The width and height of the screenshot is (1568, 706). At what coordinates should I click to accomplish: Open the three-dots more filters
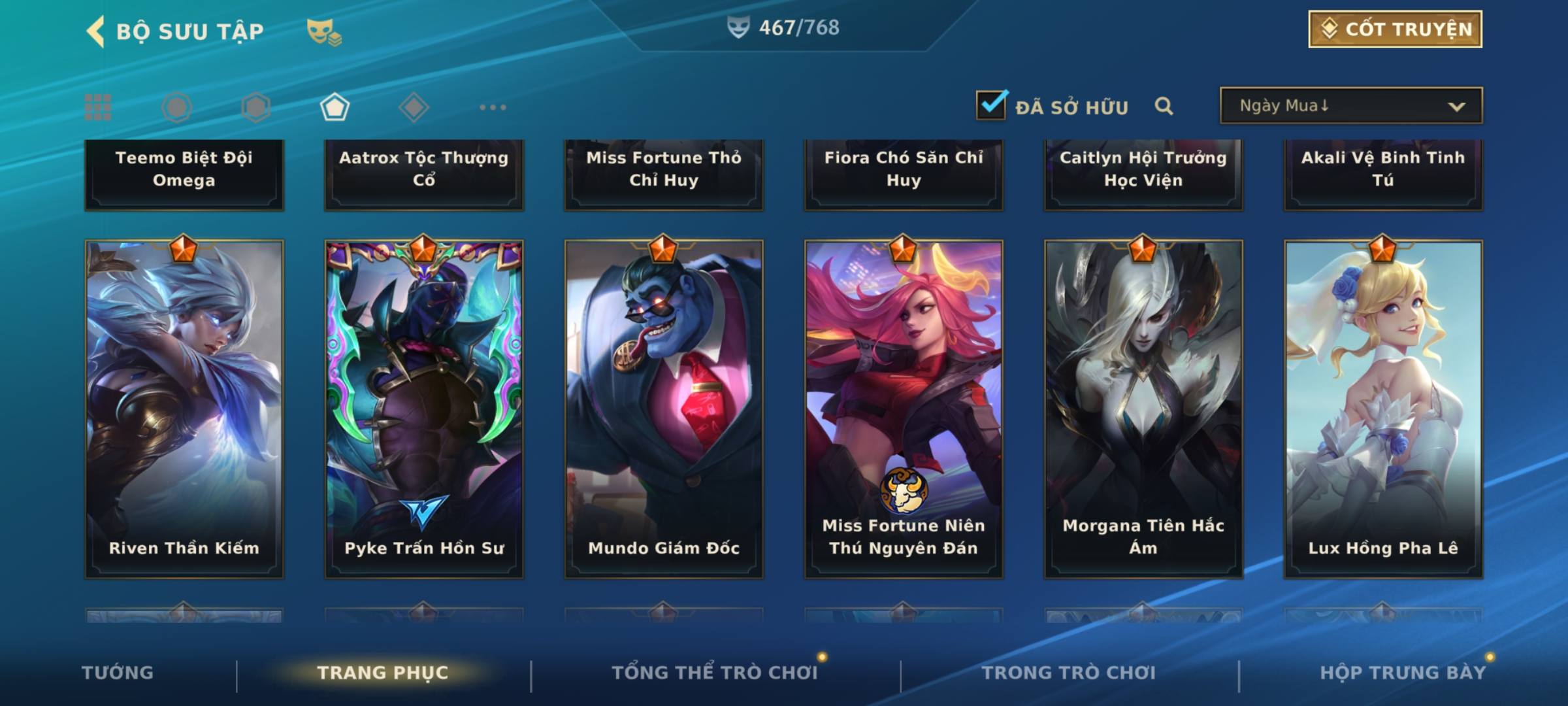pos(493,107)
